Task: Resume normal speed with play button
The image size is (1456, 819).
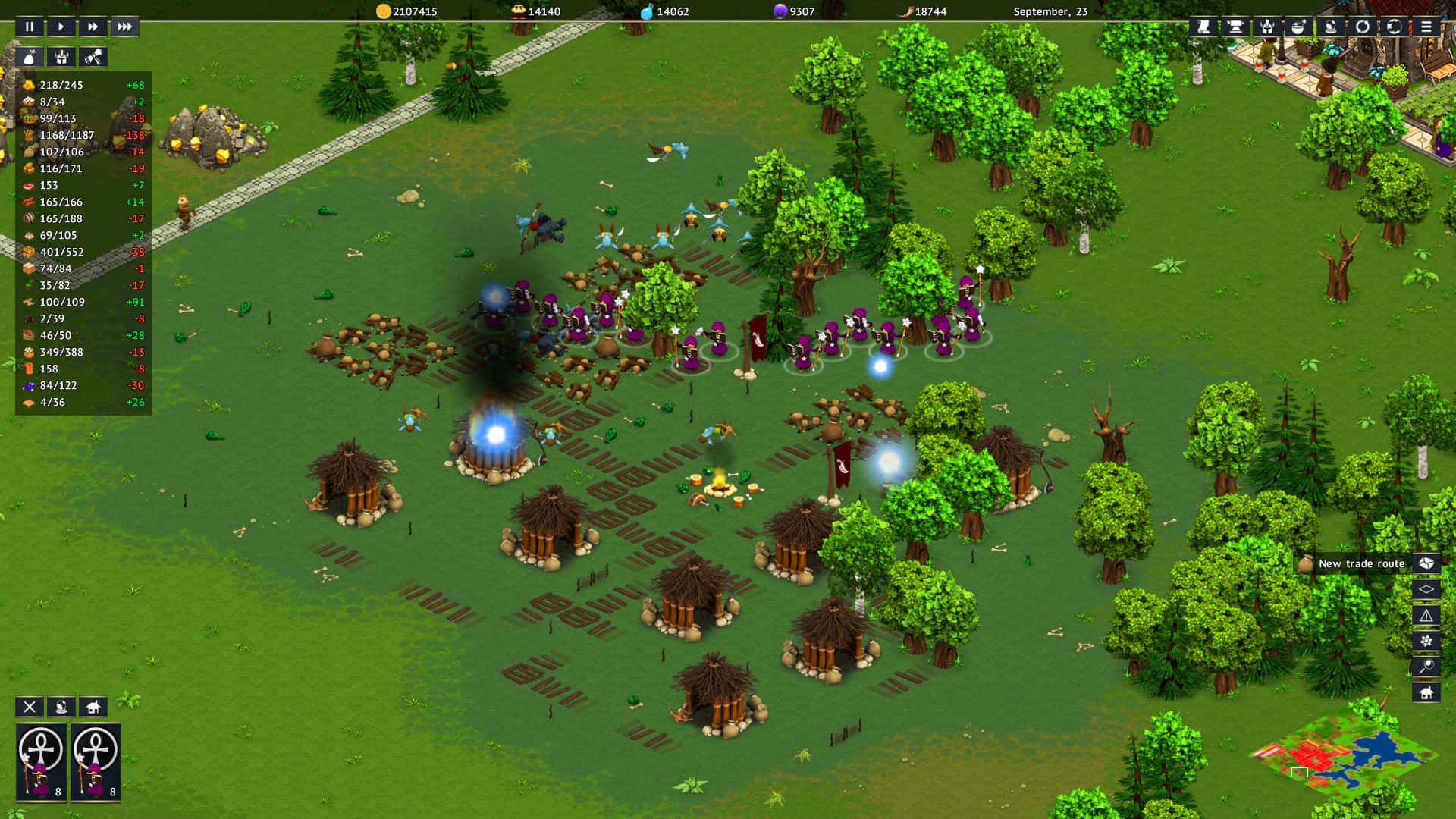Action: coord(61,26)
